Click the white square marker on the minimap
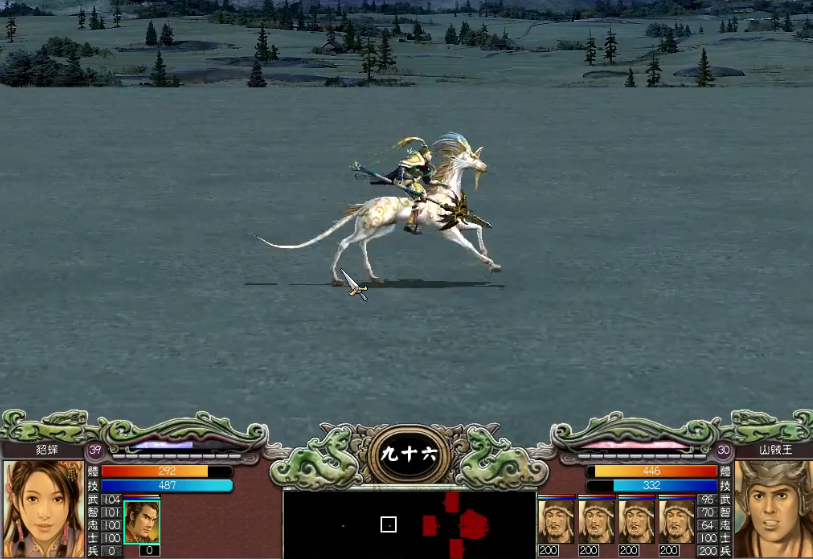Image resolution: width=813 pixels, height=559 pixels. pyautogui.click(x=389, y=524)
